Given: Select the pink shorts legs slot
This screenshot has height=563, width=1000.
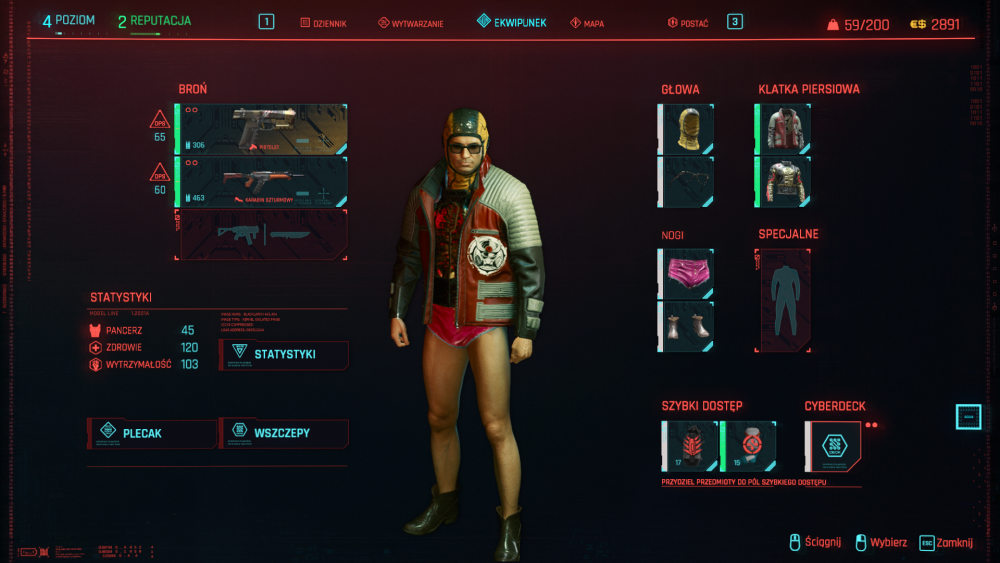Looking at the screenshot, I should (x=687, y=274).
